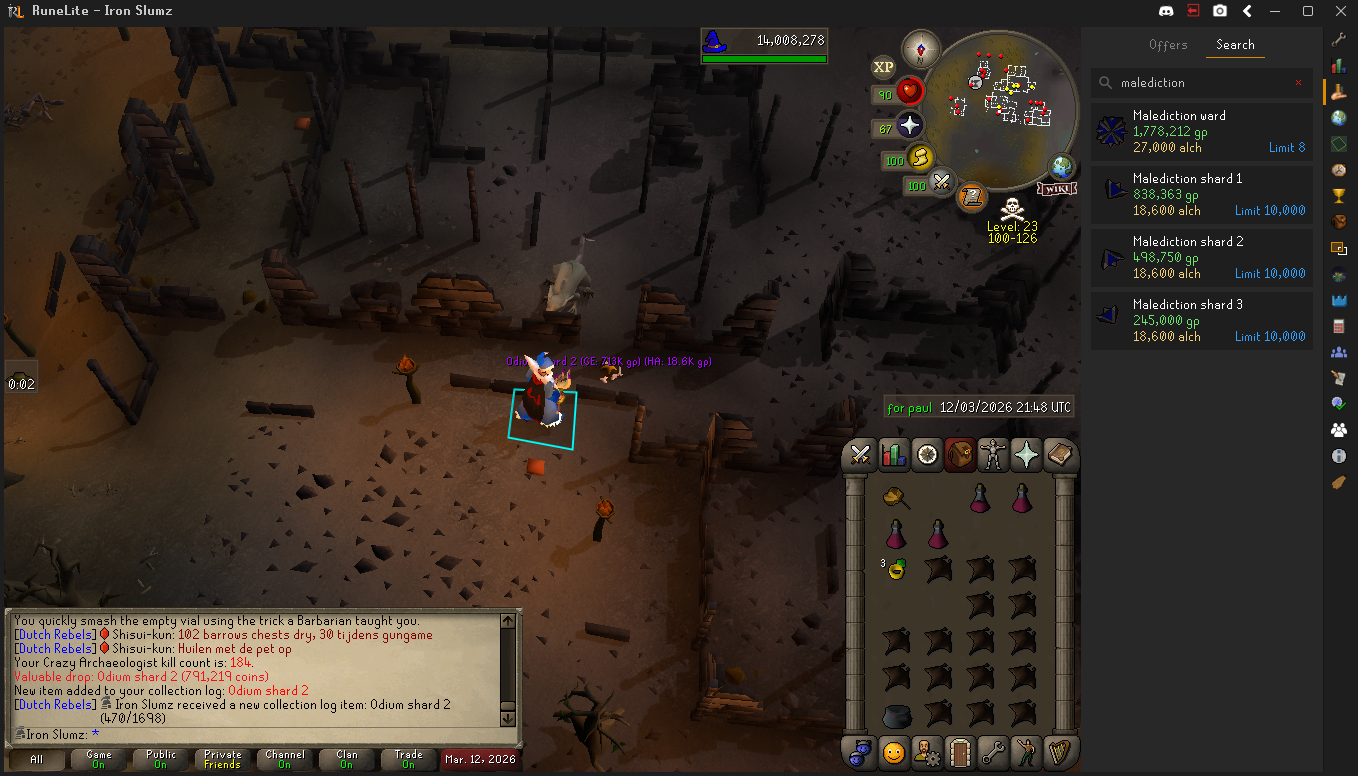Take a screenshot with the camera button

click(x=1220, y=11)
